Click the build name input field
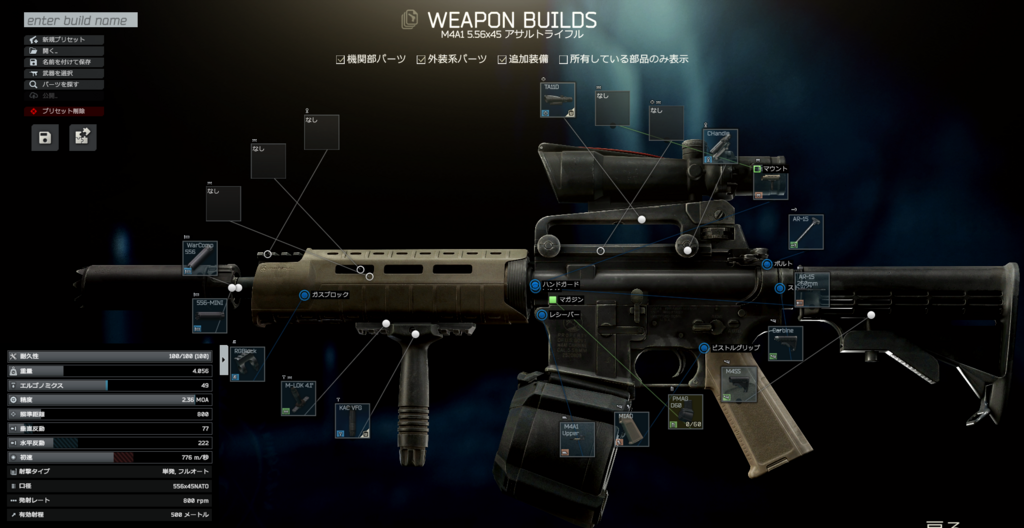 [x=80, y=20]
